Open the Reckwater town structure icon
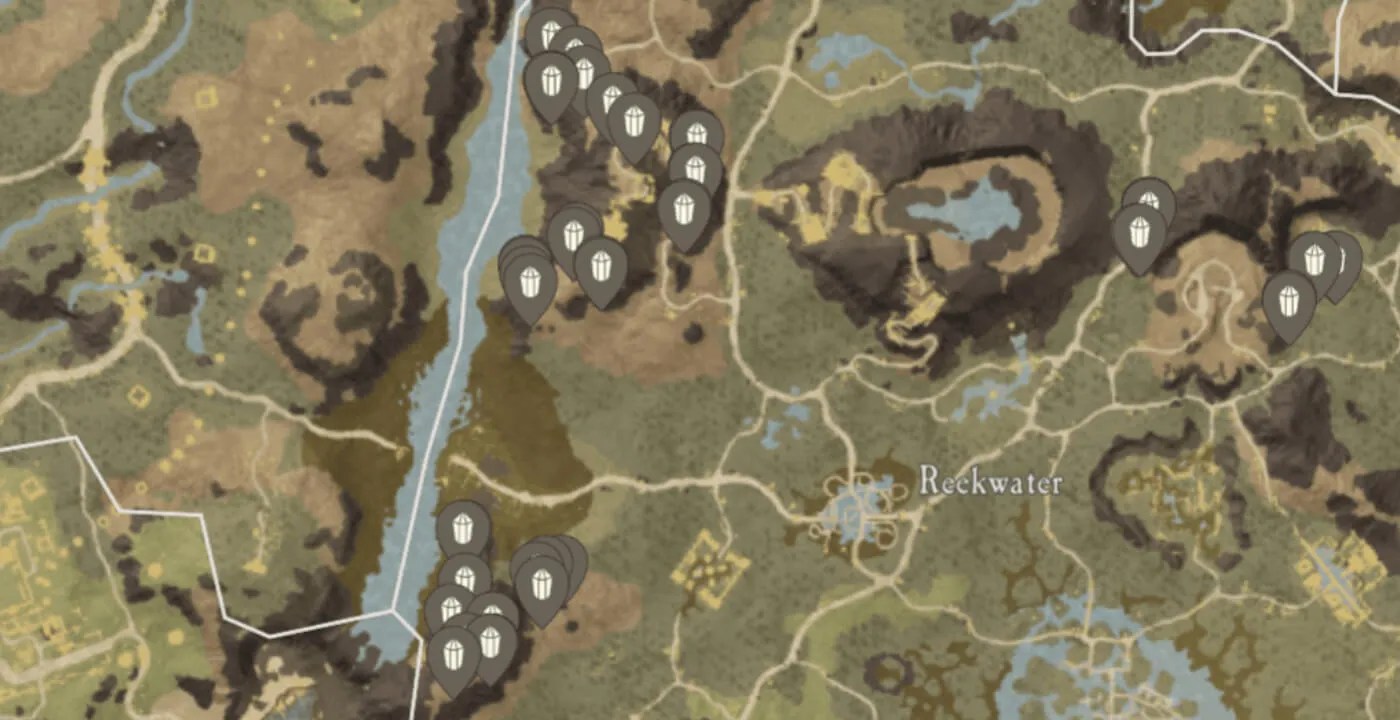 [x=850, y=505]
